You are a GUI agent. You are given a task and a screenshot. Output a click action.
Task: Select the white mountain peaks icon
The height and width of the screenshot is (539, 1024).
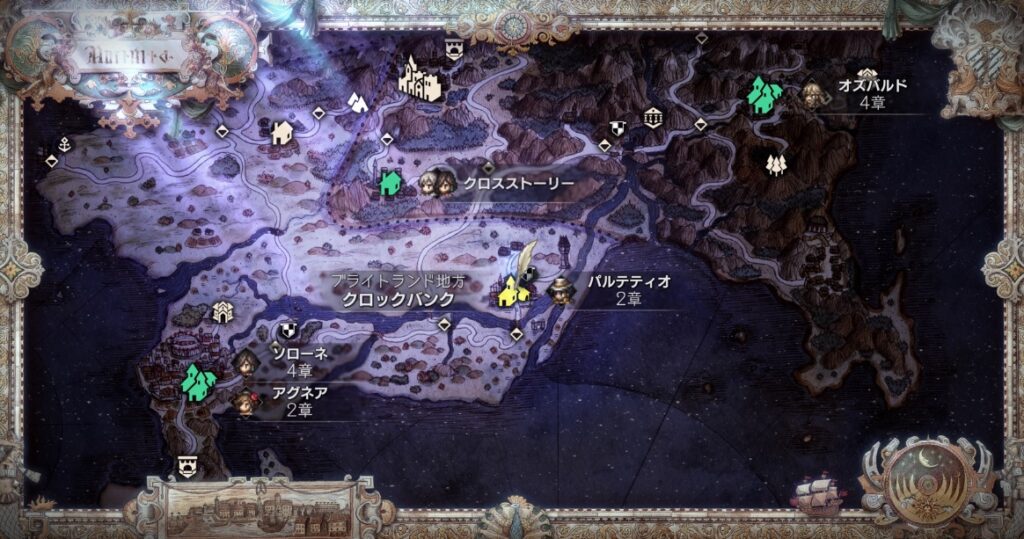point(356,101)
